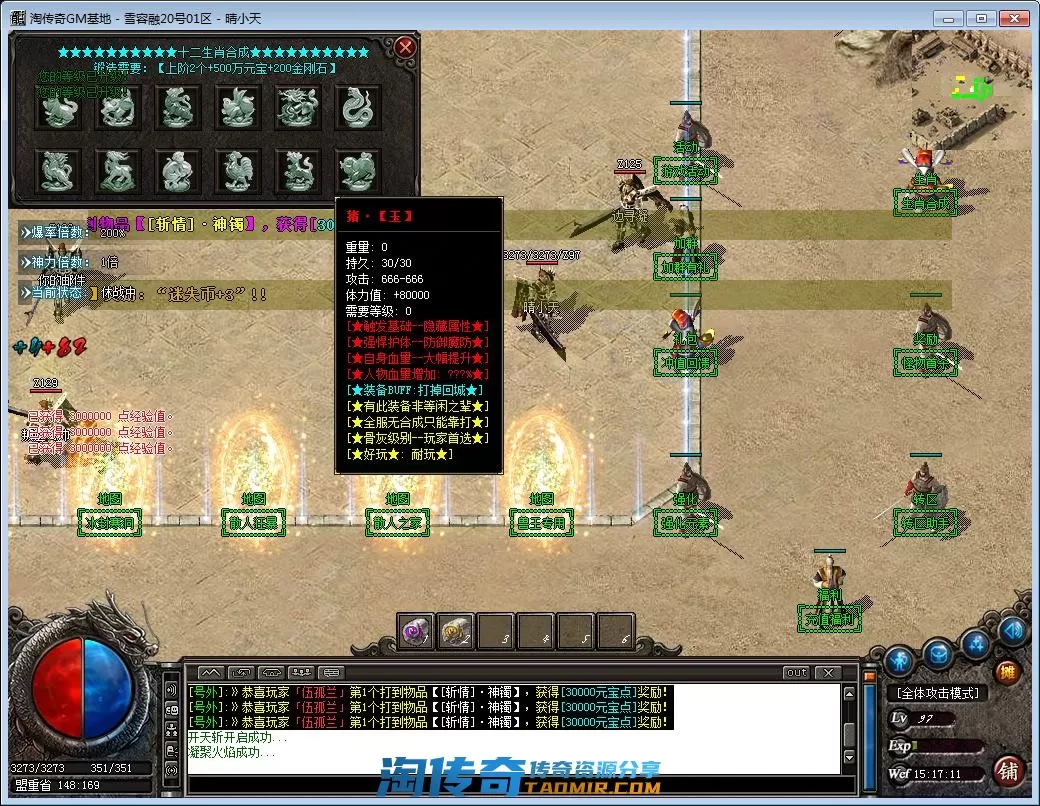
Task: Close the chat window with its X button
Action: 828,673
